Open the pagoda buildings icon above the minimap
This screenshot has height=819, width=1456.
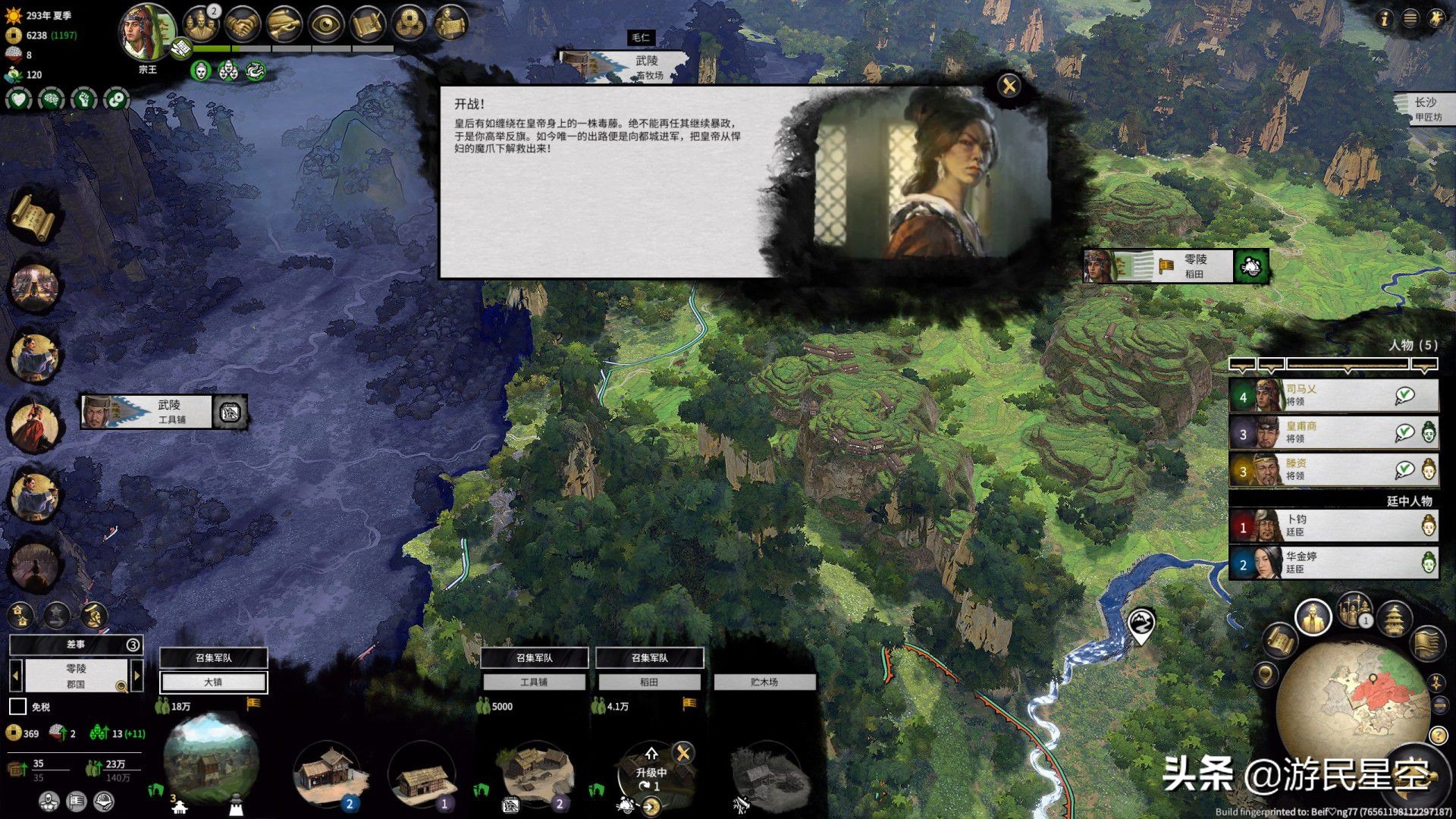click(x=1395, y=620)
